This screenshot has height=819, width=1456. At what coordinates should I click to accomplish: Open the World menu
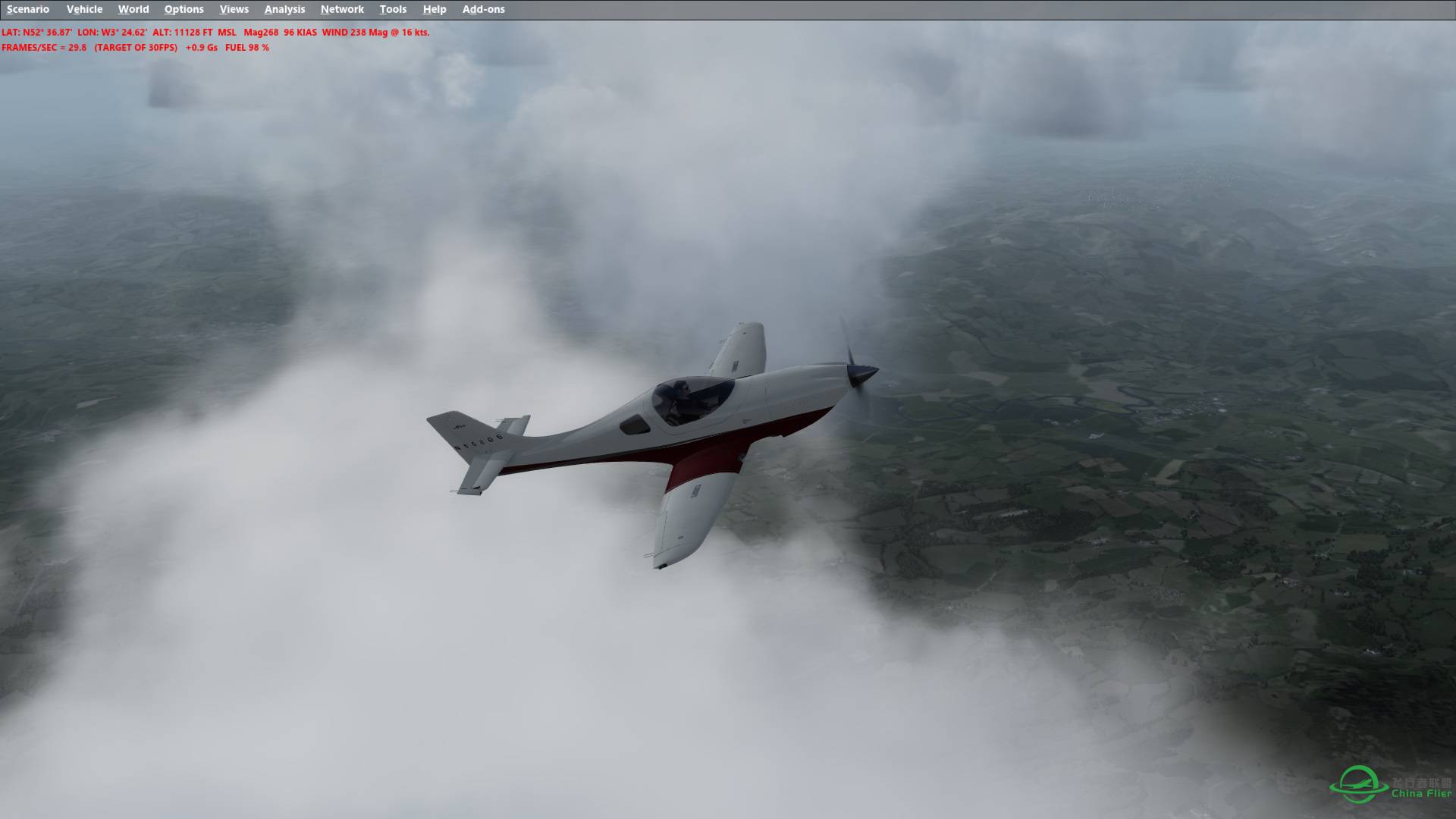point(133,9)
